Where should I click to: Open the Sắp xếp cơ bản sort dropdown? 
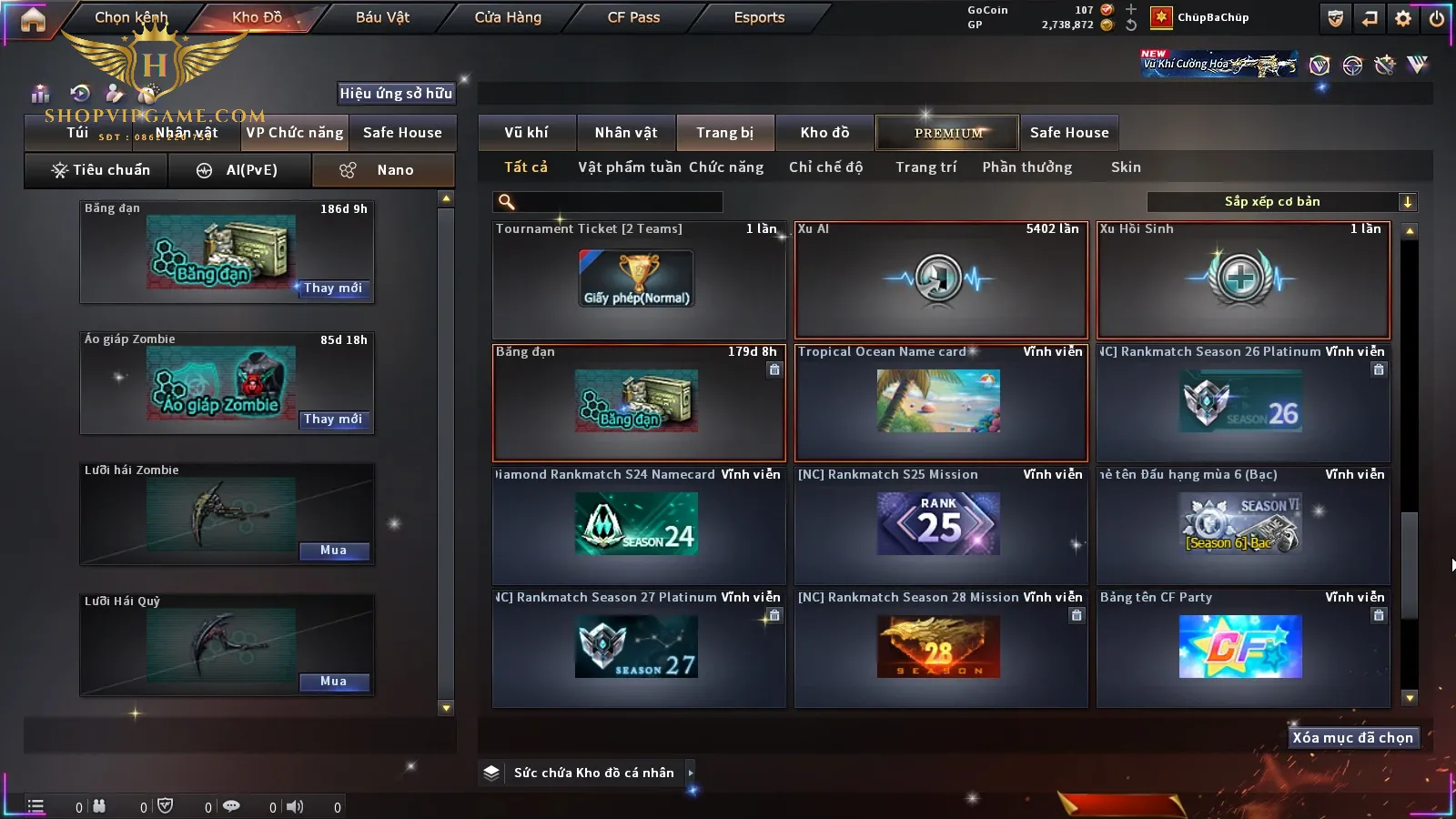click(1281, 202)
